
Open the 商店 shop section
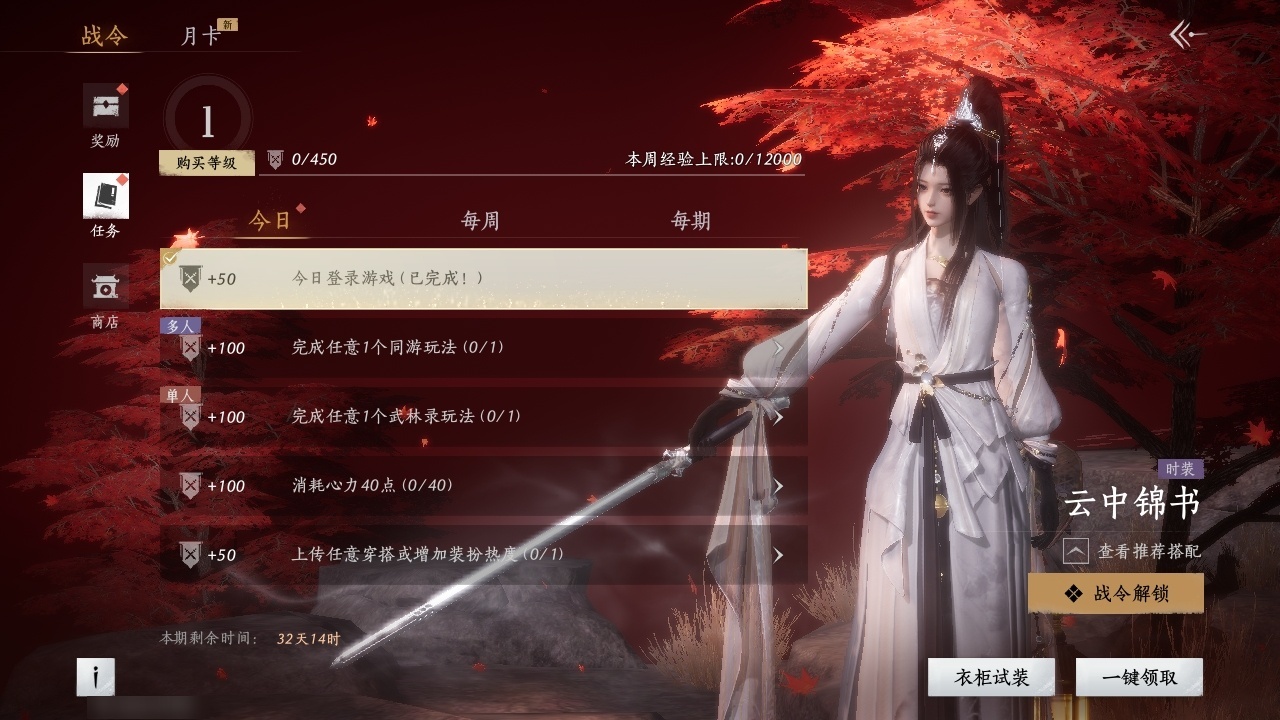(105, 297)
